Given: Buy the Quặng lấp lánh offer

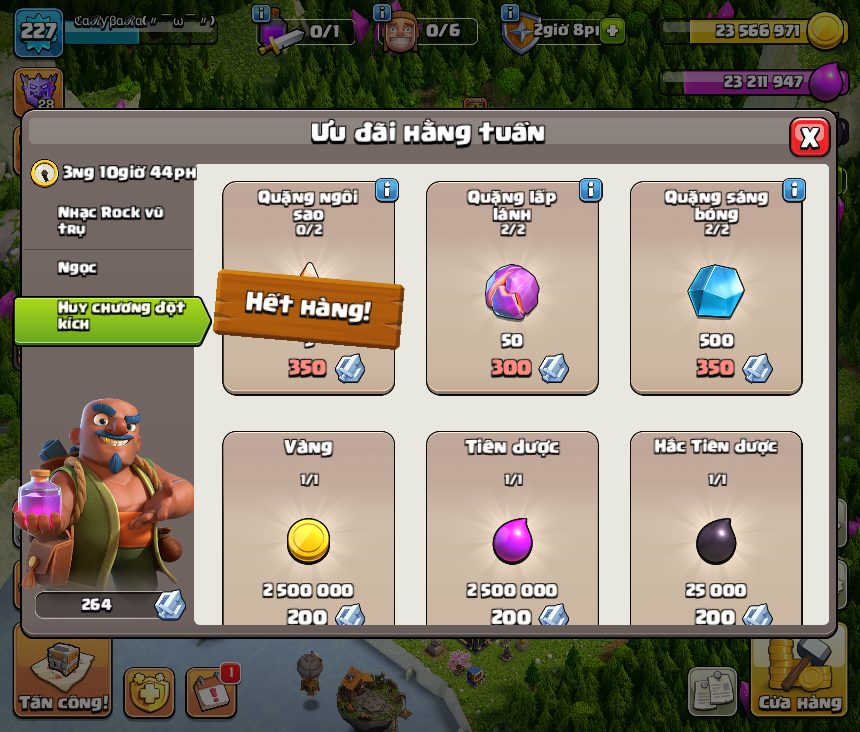Looking at the screenshot, I should (512, 290).
